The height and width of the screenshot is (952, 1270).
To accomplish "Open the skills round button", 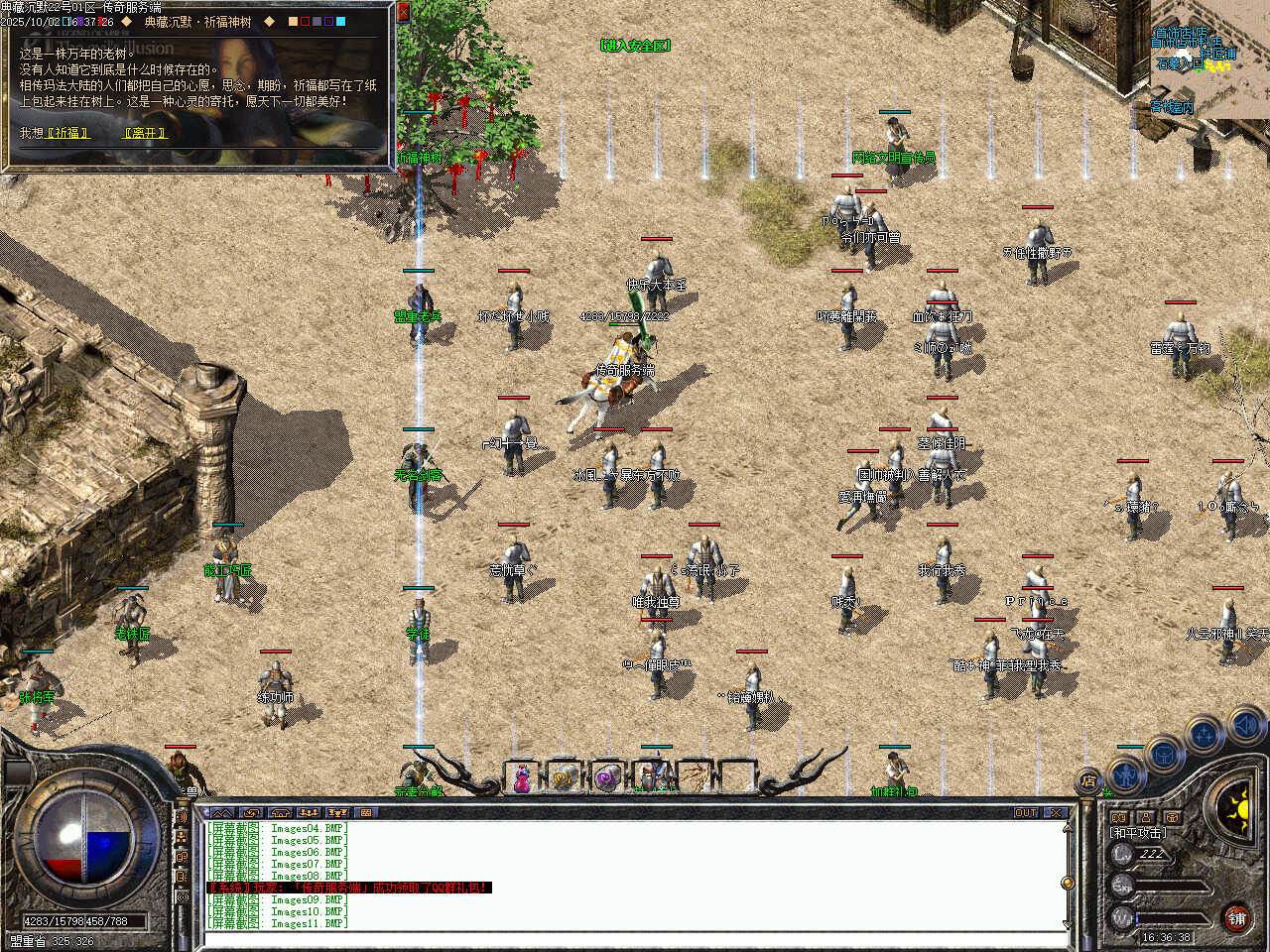I will 1204,735.
